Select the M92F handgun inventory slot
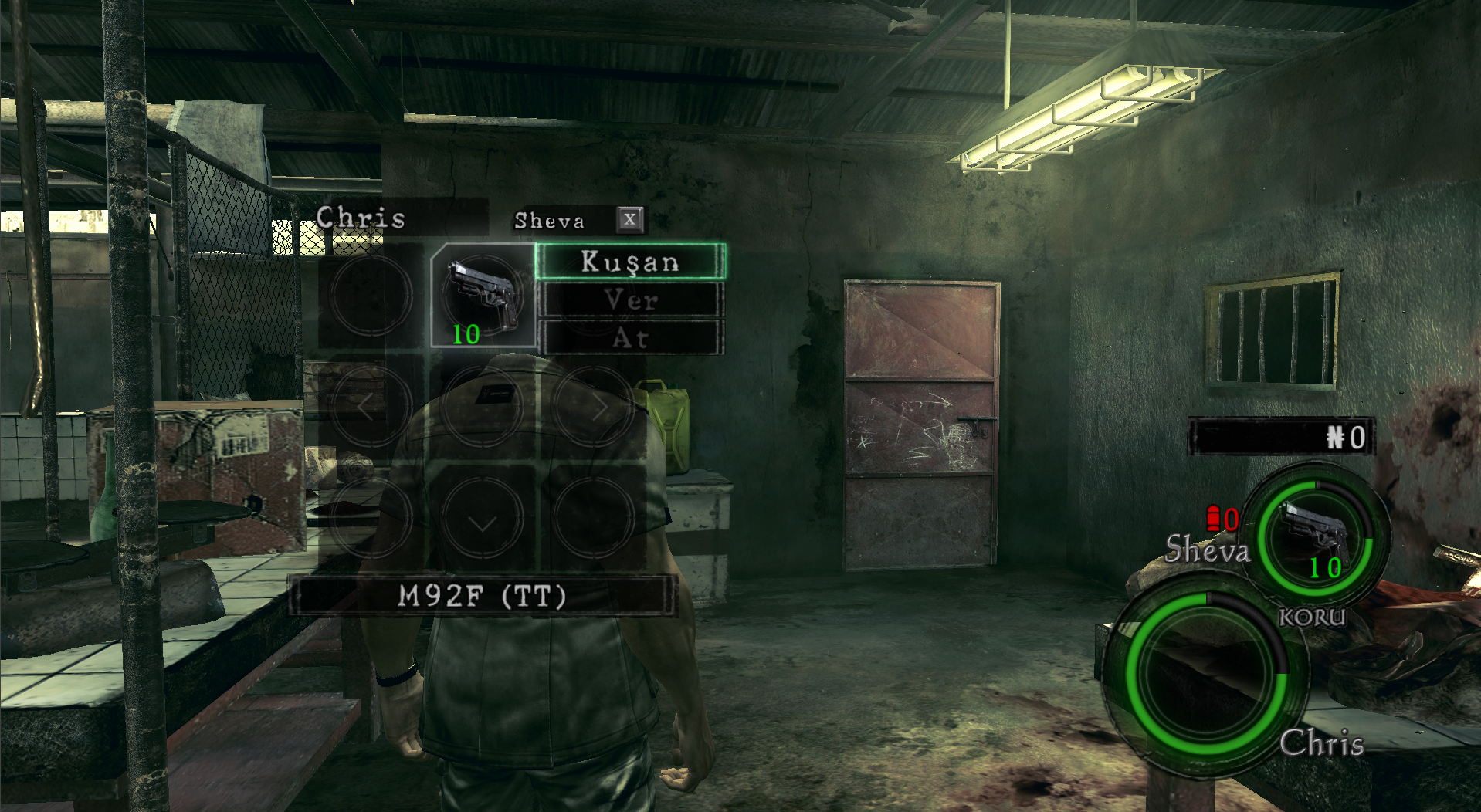 pos(483,296)
